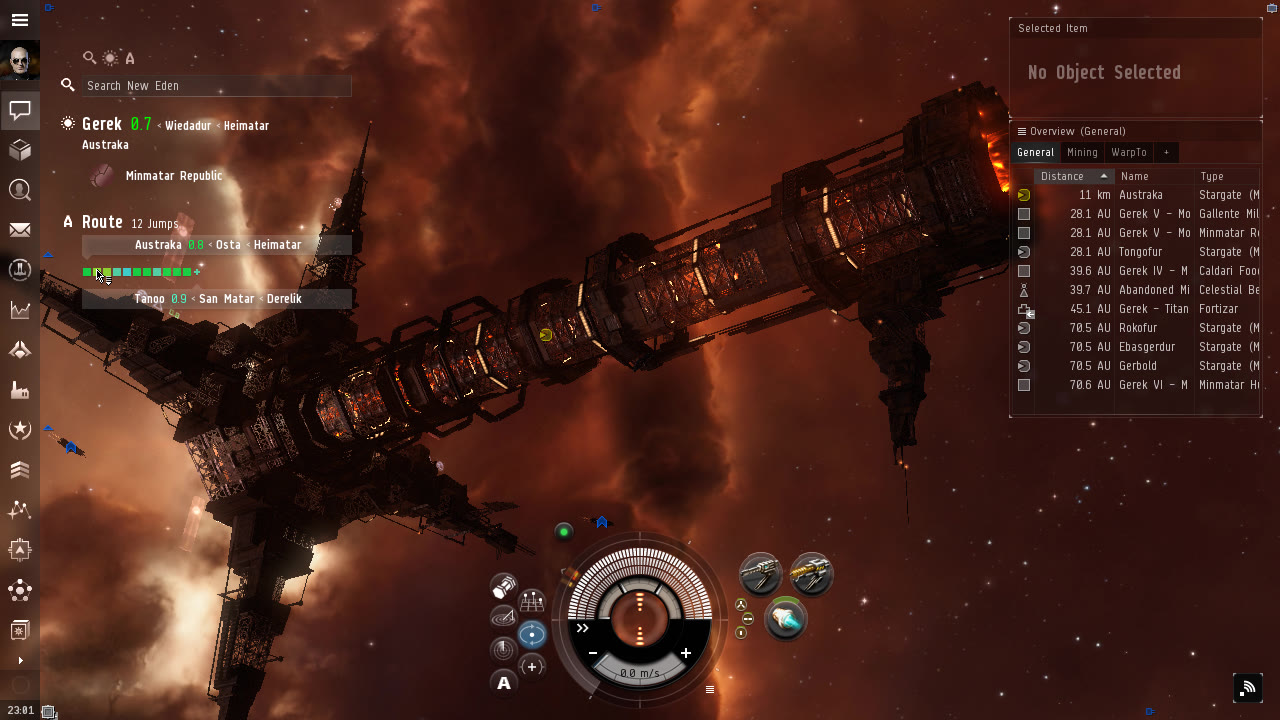Open the Neocom hamburger menu
The width and height of the screenshot is (1280, 720).
tap(20, 20)
